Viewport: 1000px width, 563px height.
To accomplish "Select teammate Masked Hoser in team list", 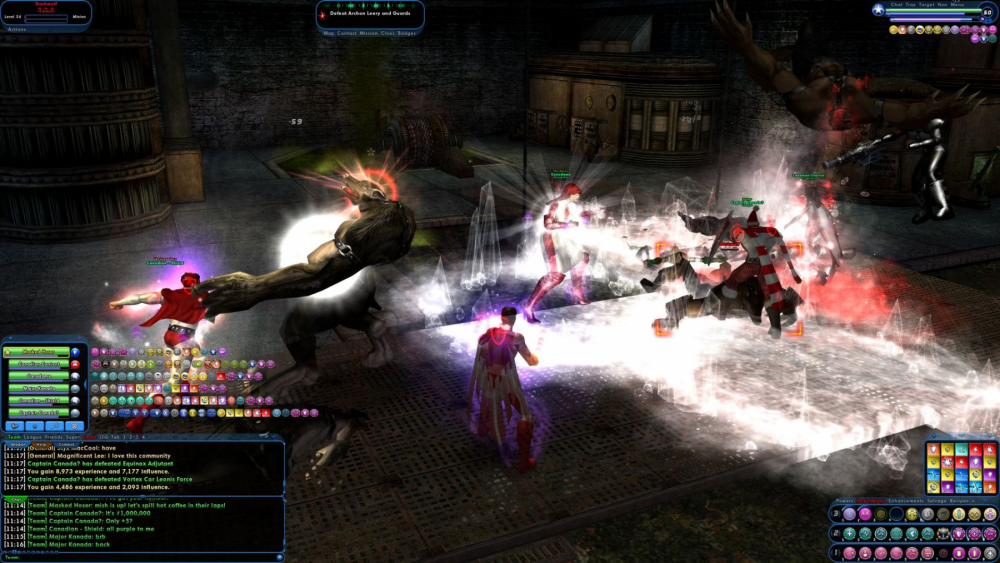I will click(x=40, y=352).
